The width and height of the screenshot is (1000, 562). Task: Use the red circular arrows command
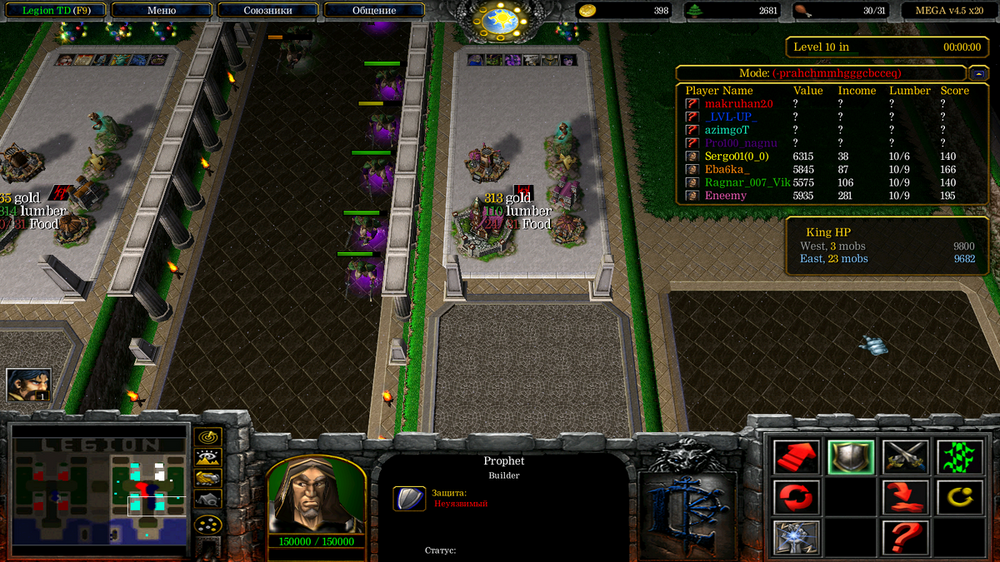(797, 497)
